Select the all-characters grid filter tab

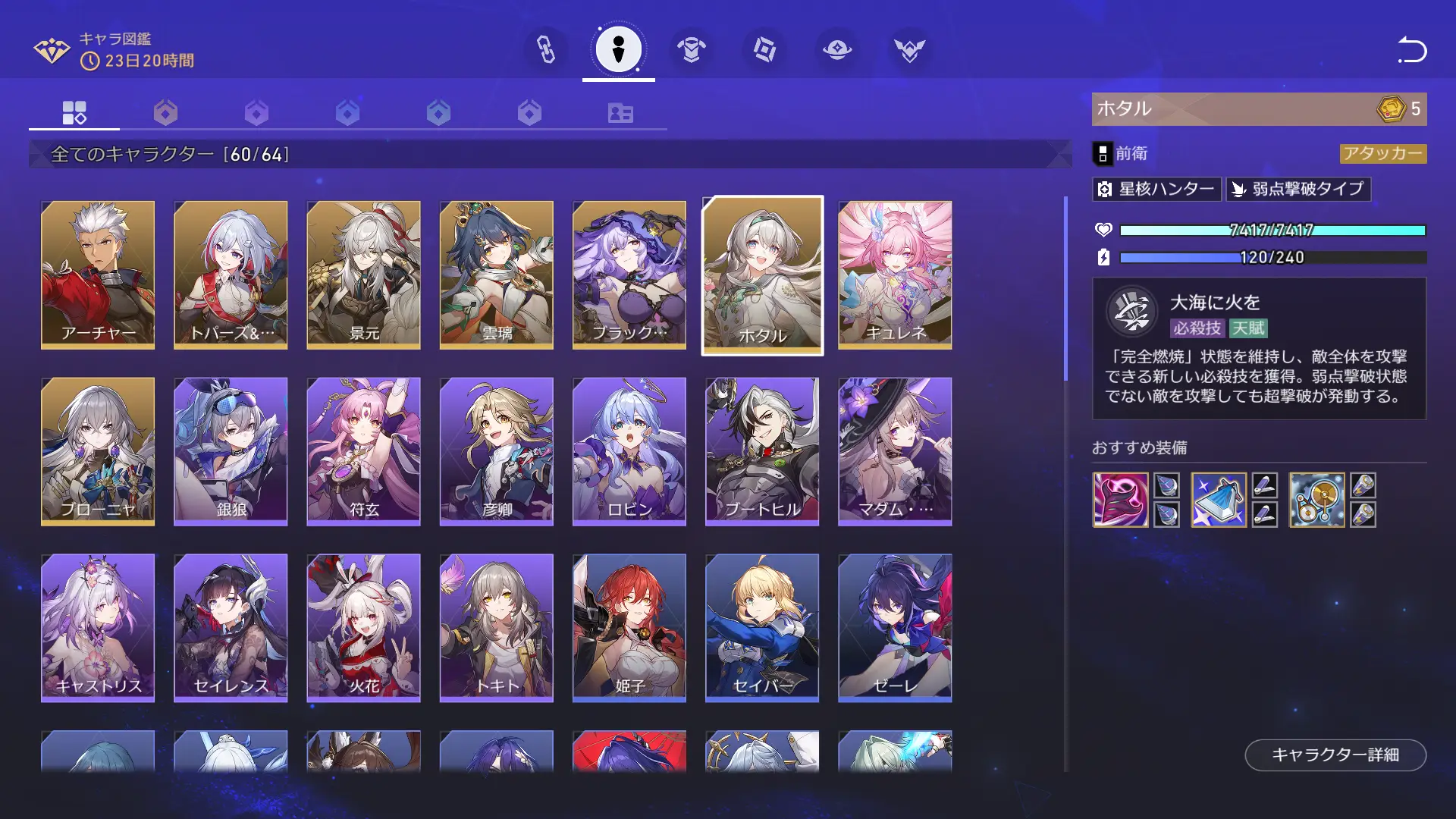click(x=73, y=113)
